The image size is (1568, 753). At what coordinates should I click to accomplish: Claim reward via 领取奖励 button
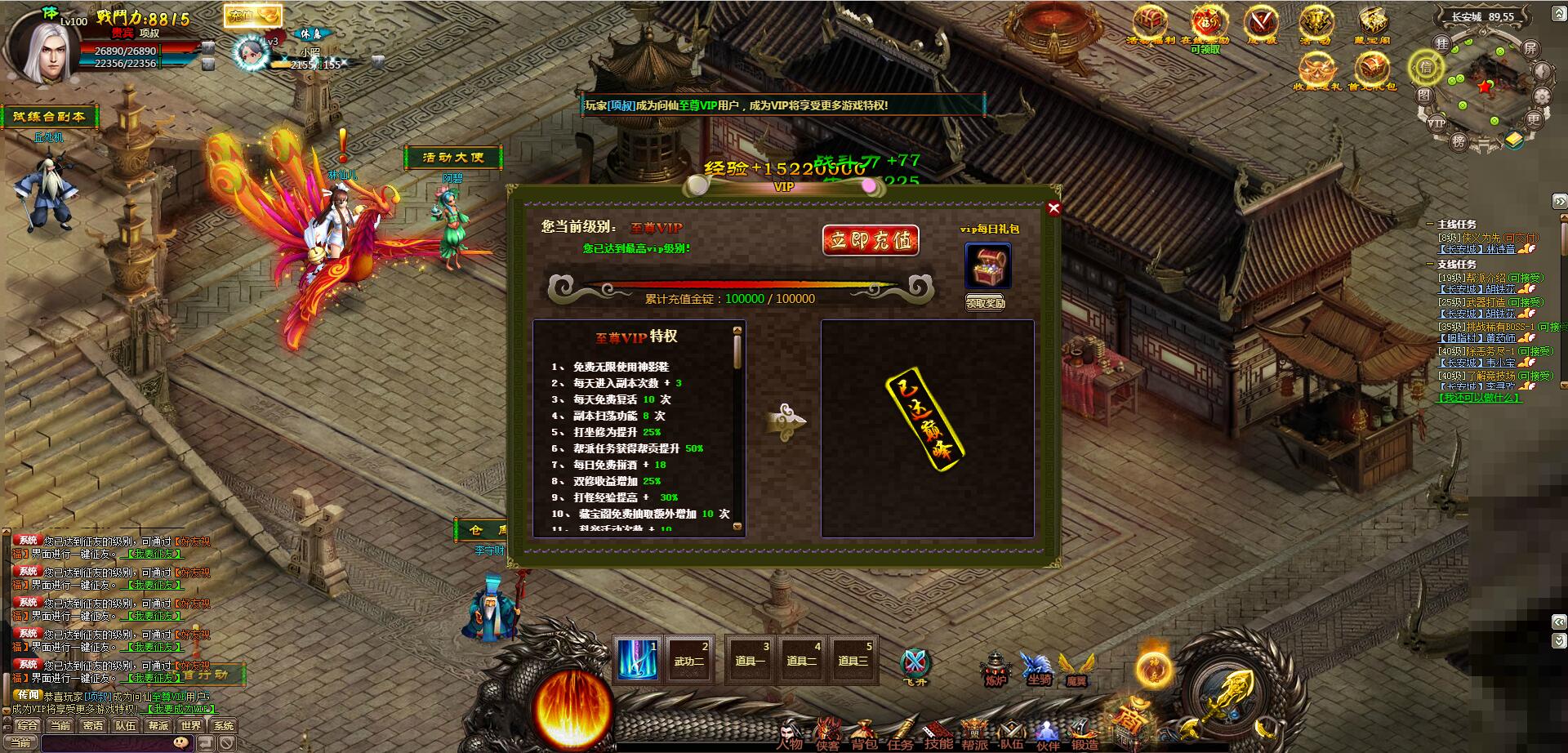point(986,302)
